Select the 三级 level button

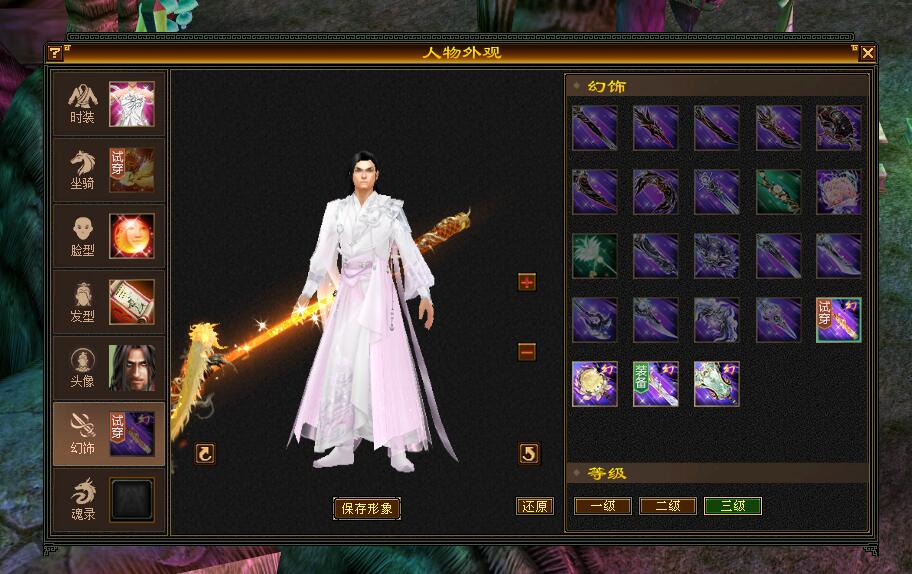[x=732, y=506]
